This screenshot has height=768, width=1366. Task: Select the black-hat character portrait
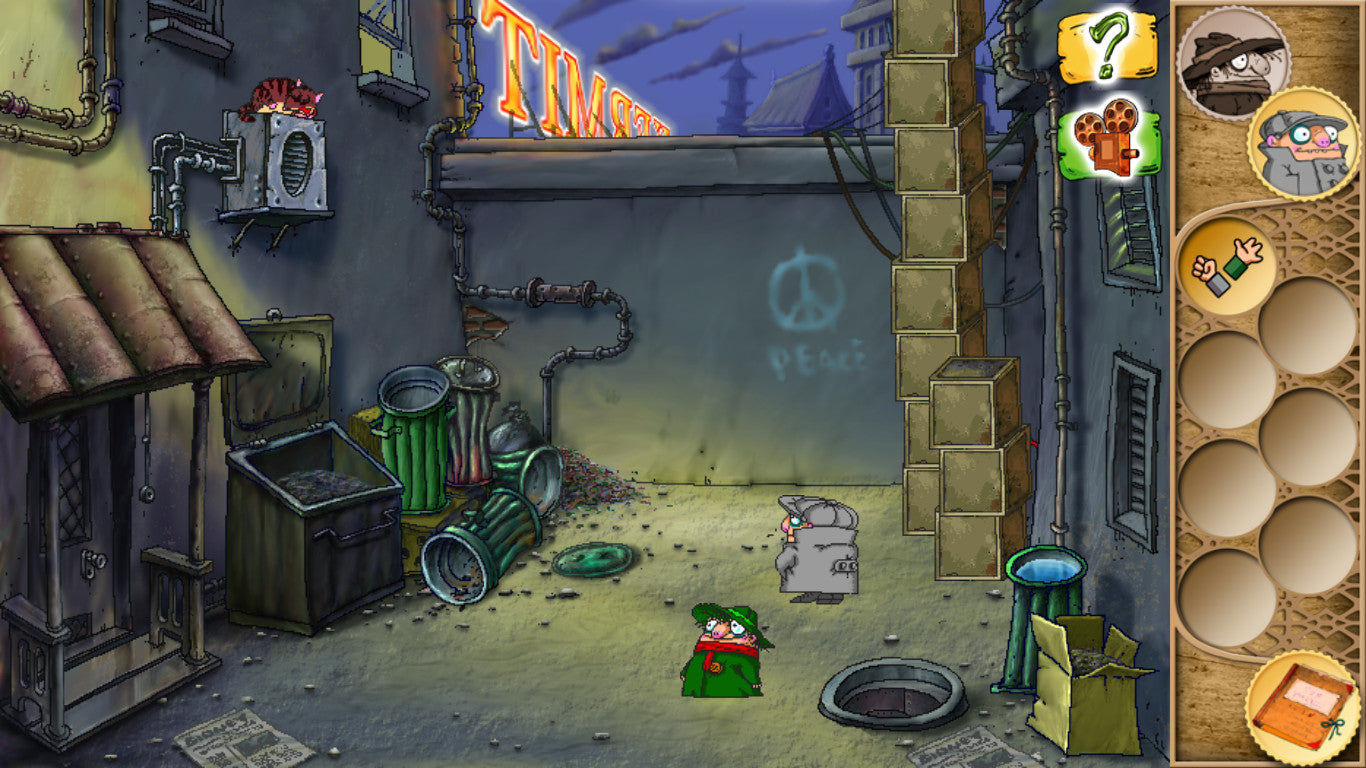click(x=1232, y=63)
